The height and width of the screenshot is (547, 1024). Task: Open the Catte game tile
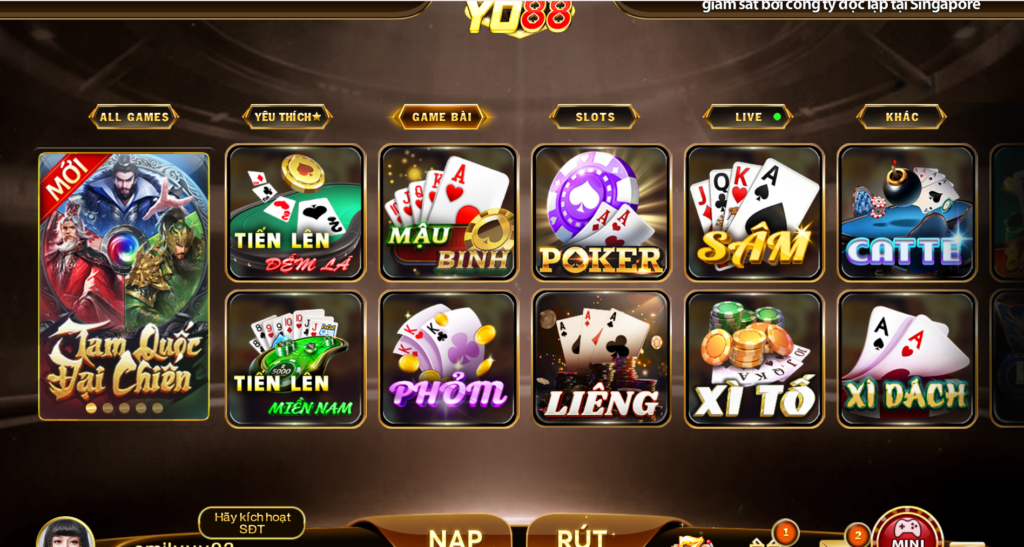(907, 213)
